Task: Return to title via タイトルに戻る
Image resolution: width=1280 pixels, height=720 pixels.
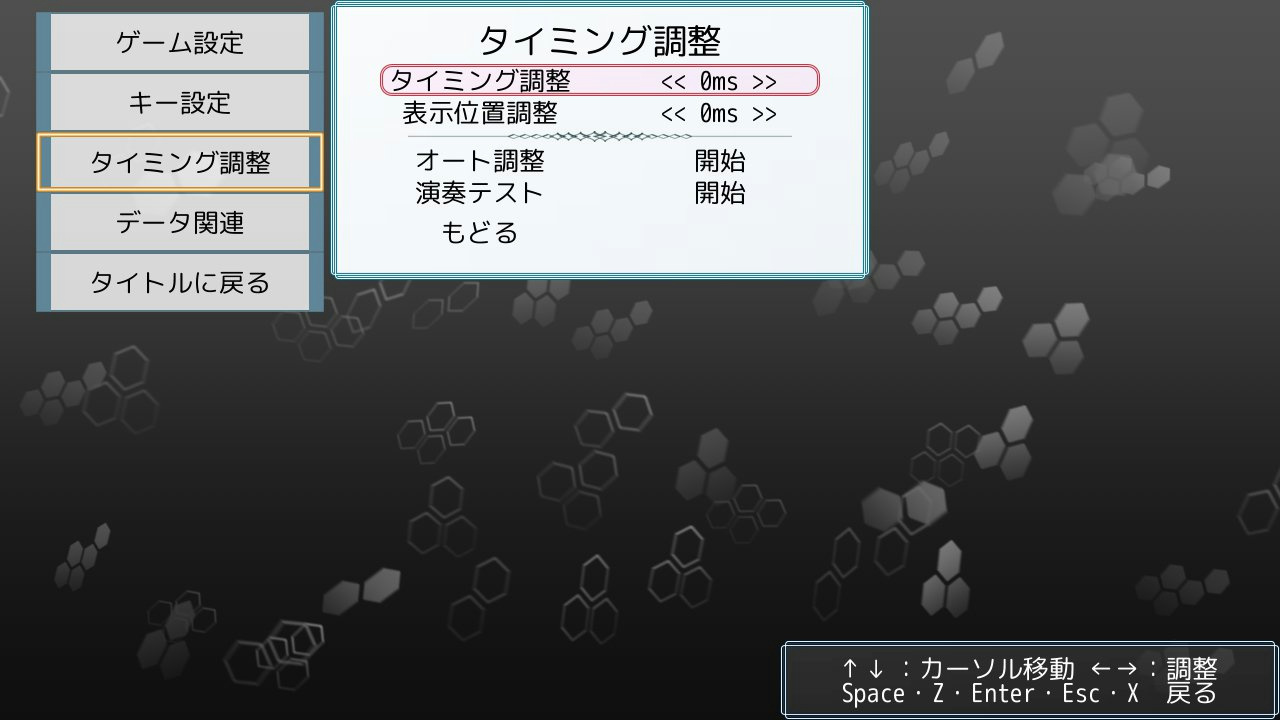Action: point(180,283)
